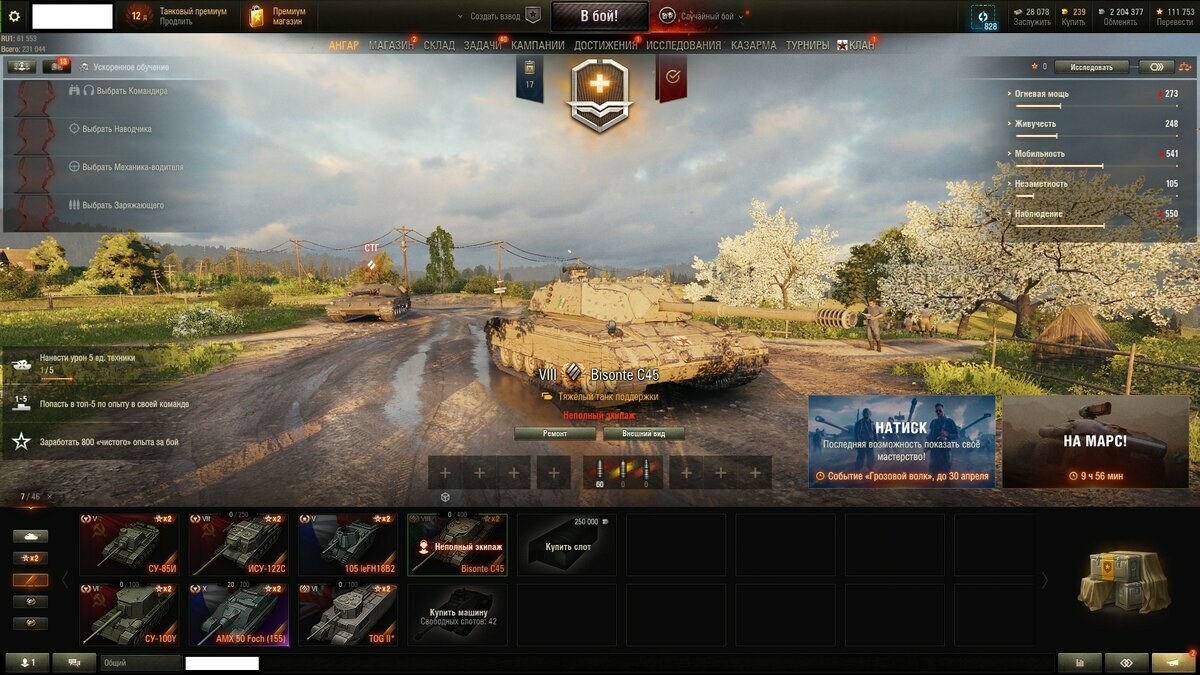Click the Ремонт button
This screenshot has width=1200, height=675.
pos(555,434)
